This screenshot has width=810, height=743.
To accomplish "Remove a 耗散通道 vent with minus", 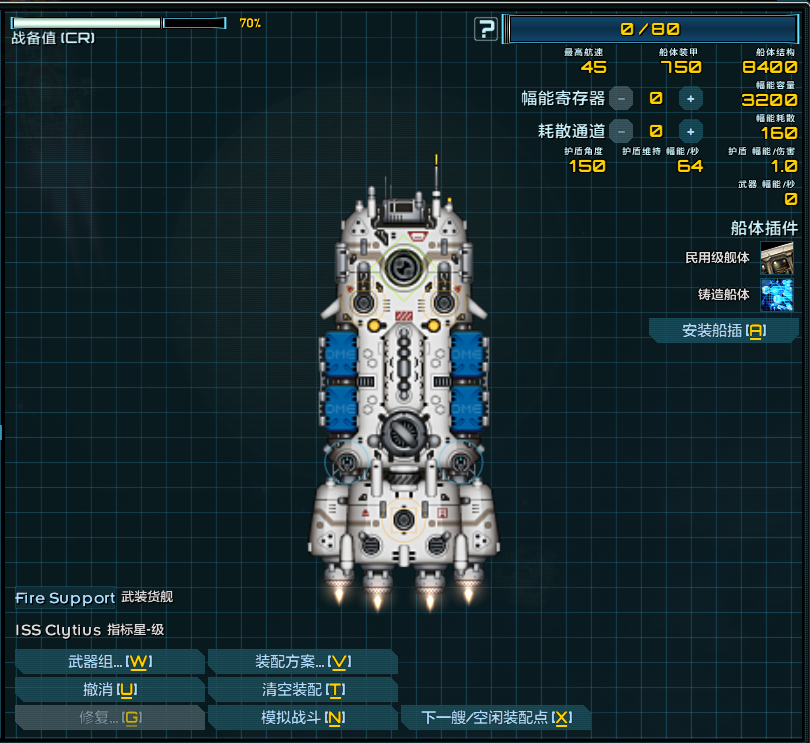I will (622, 130).
